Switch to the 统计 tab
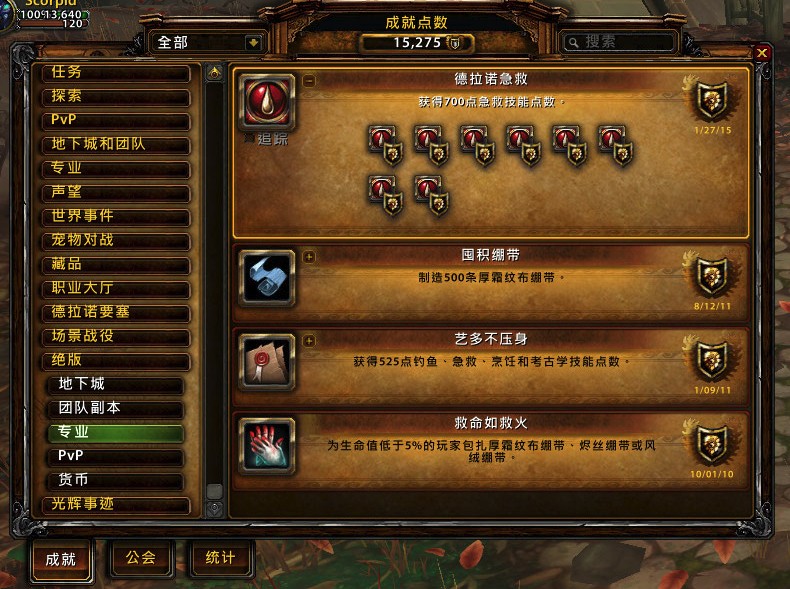This screenshot has height=589, width=790. [x=220, y=558]
